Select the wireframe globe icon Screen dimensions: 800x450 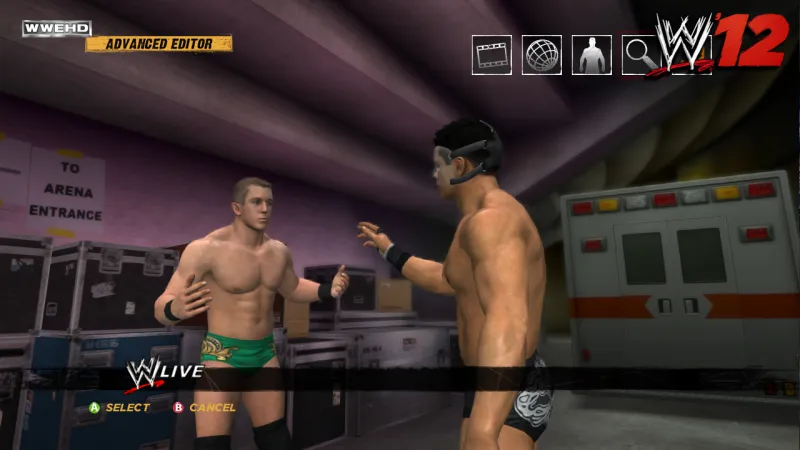[x=542, y=55]
